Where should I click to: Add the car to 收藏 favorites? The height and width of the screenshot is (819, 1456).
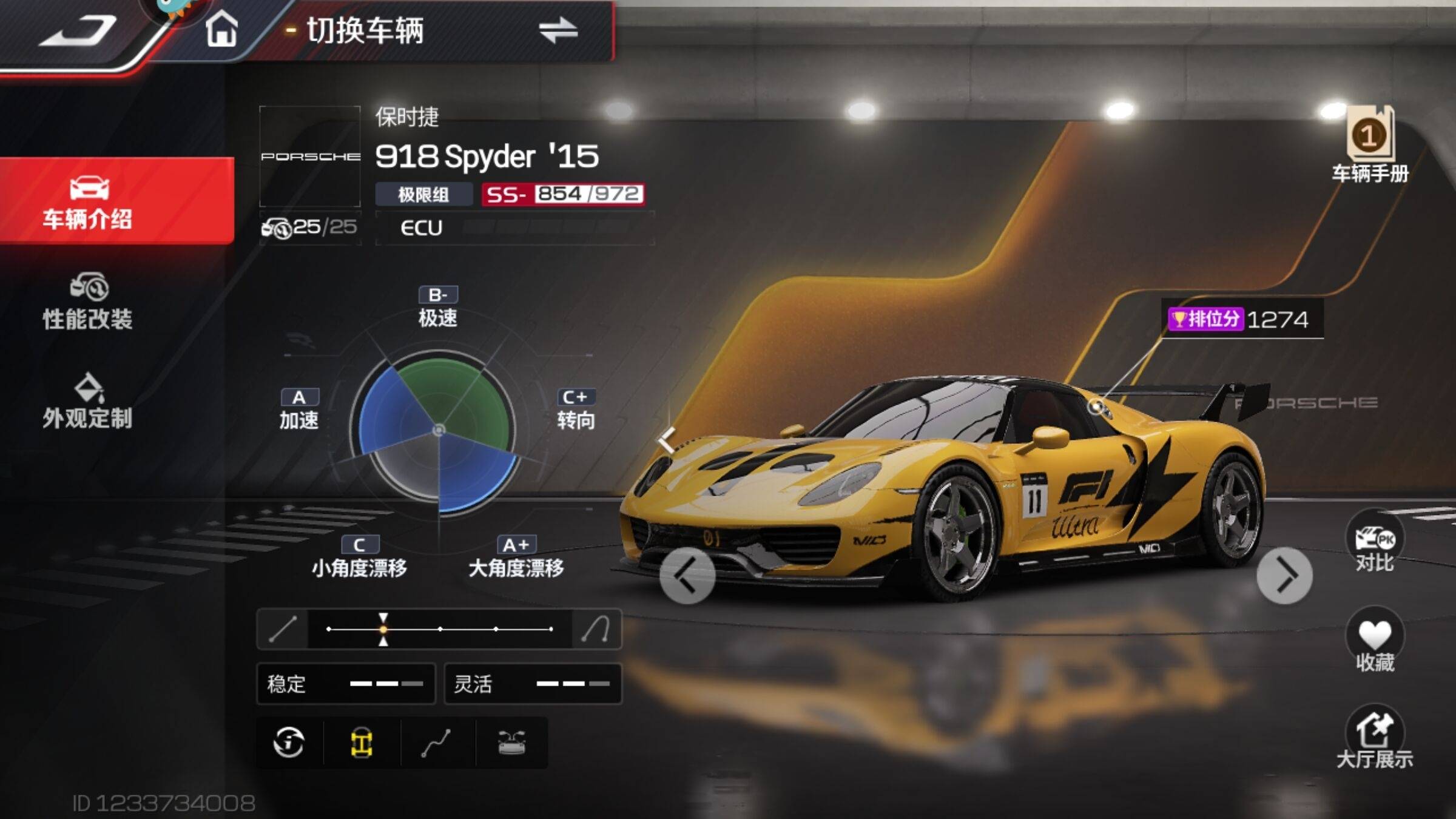point(1374,642)
